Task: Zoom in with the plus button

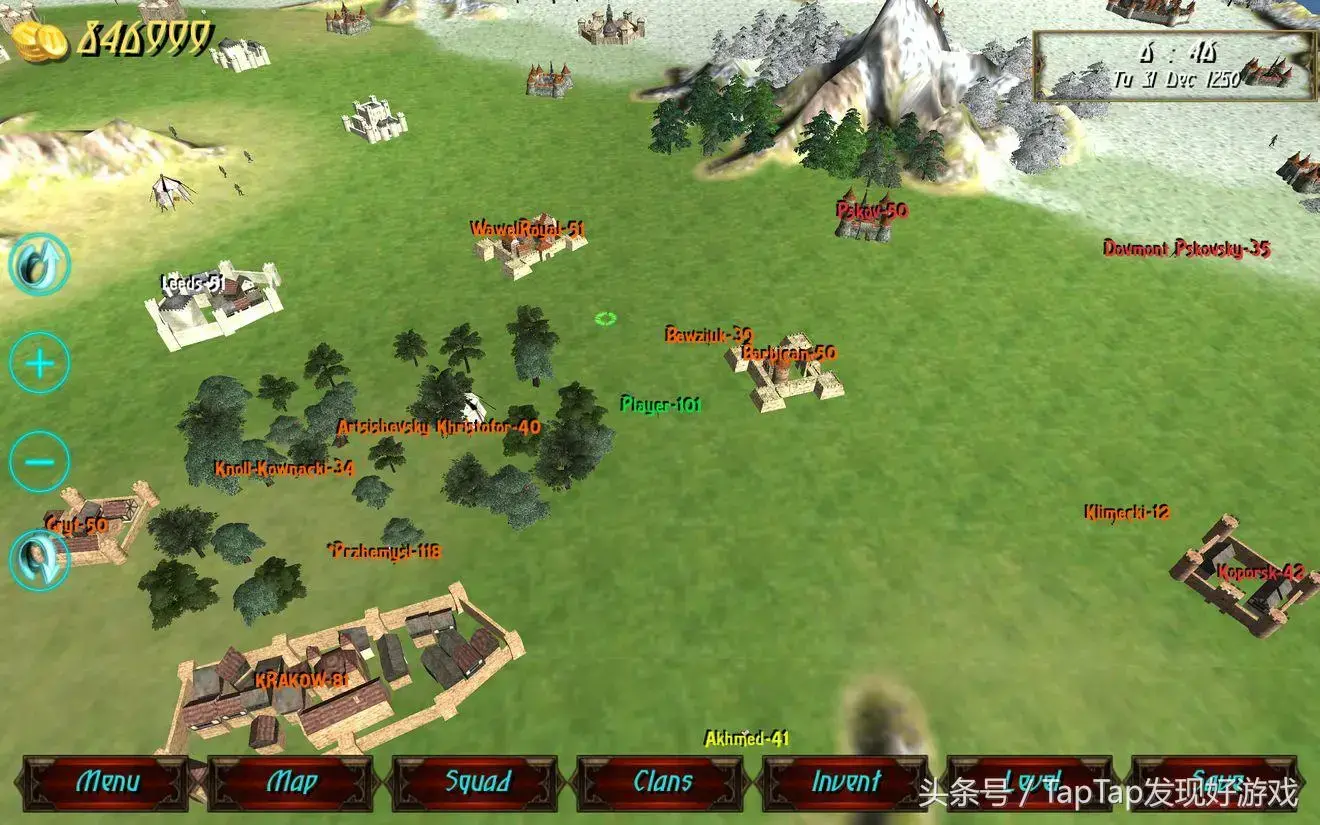Action: click(x=40, y=363)
